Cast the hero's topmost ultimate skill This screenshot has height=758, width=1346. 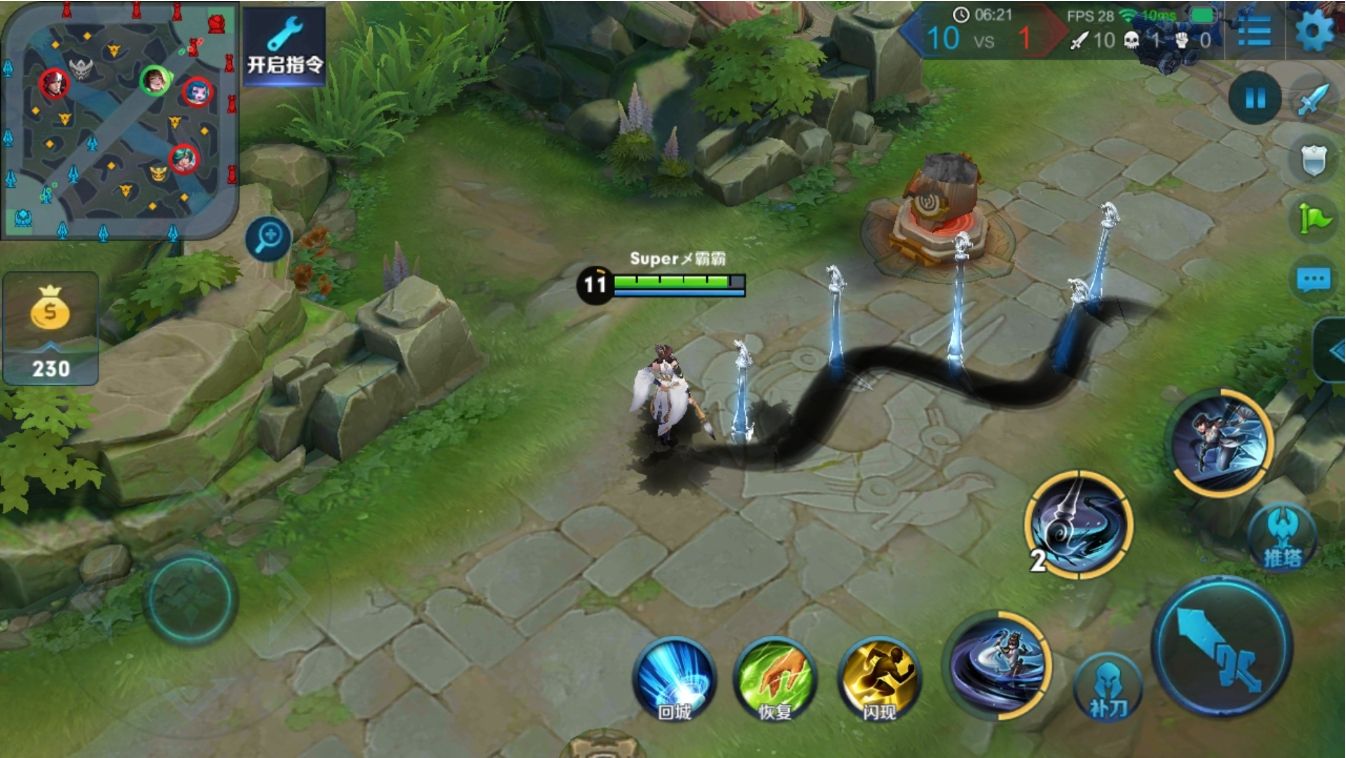pyautogui.click(x=1219, y=443)
